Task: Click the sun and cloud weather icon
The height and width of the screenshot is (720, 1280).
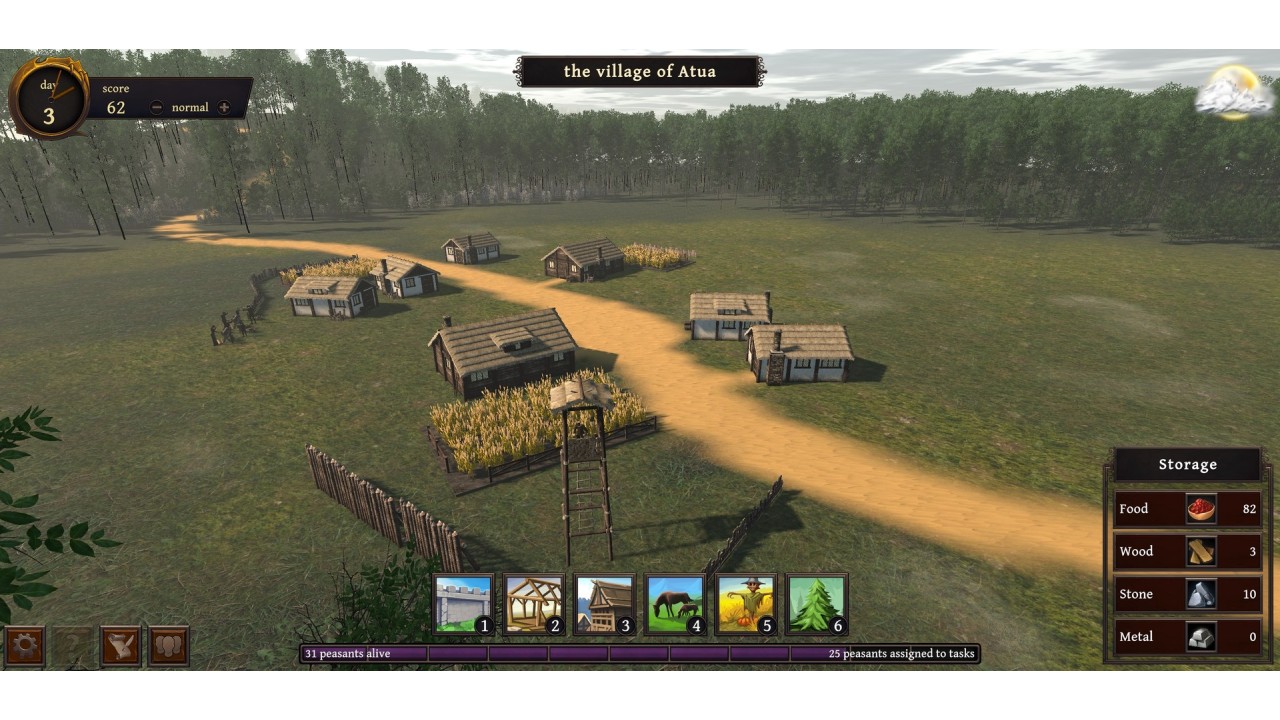Action: [1235, 92]
